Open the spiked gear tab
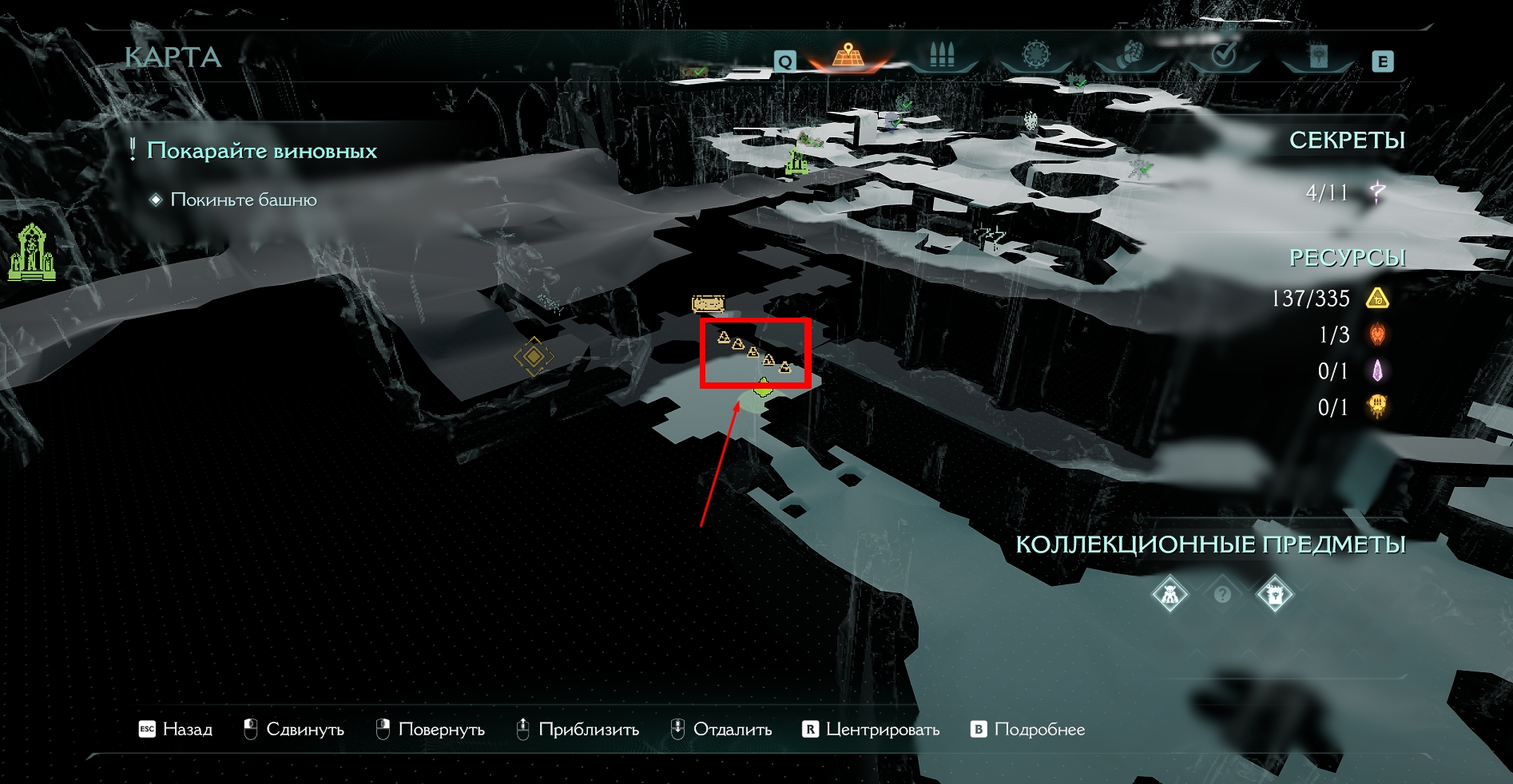1513x784 pixels. (1036, 55)
